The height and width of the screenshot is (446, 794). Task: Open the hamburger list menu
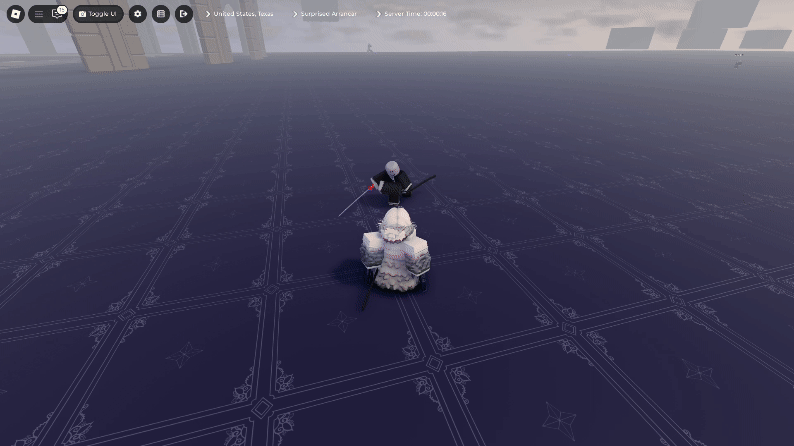39,14
